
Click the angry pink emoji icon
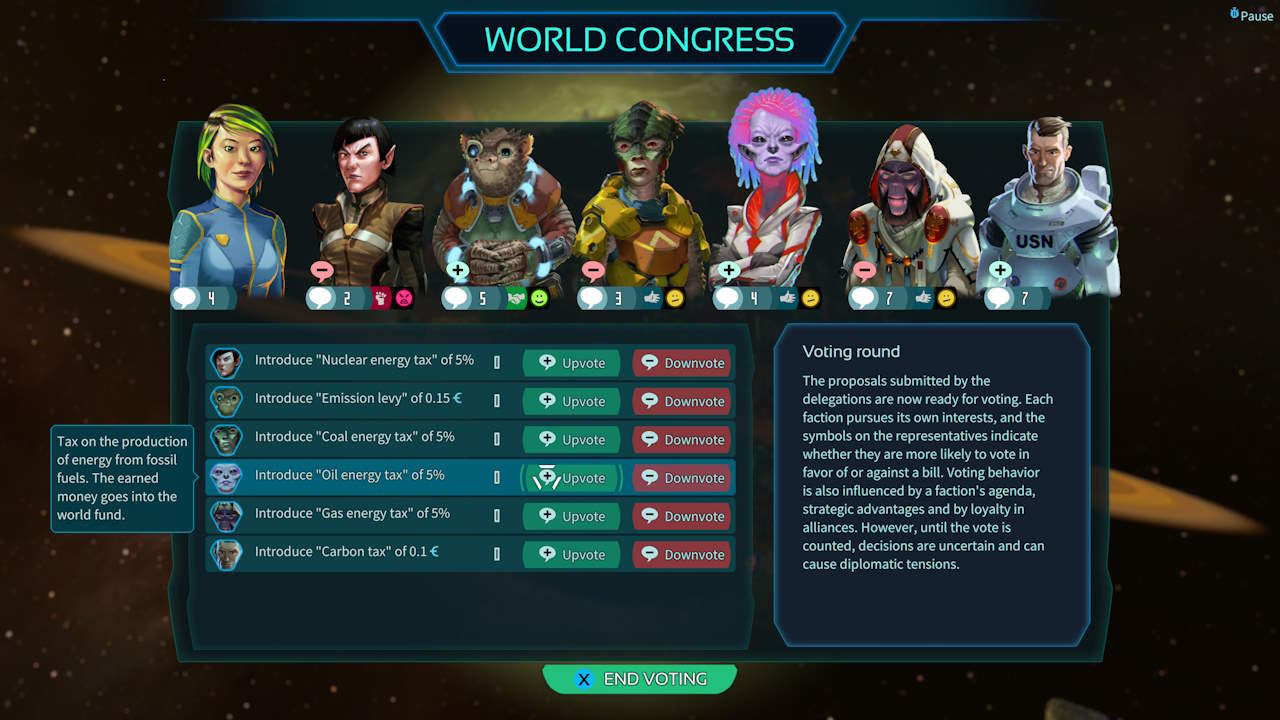pos(403,297)
